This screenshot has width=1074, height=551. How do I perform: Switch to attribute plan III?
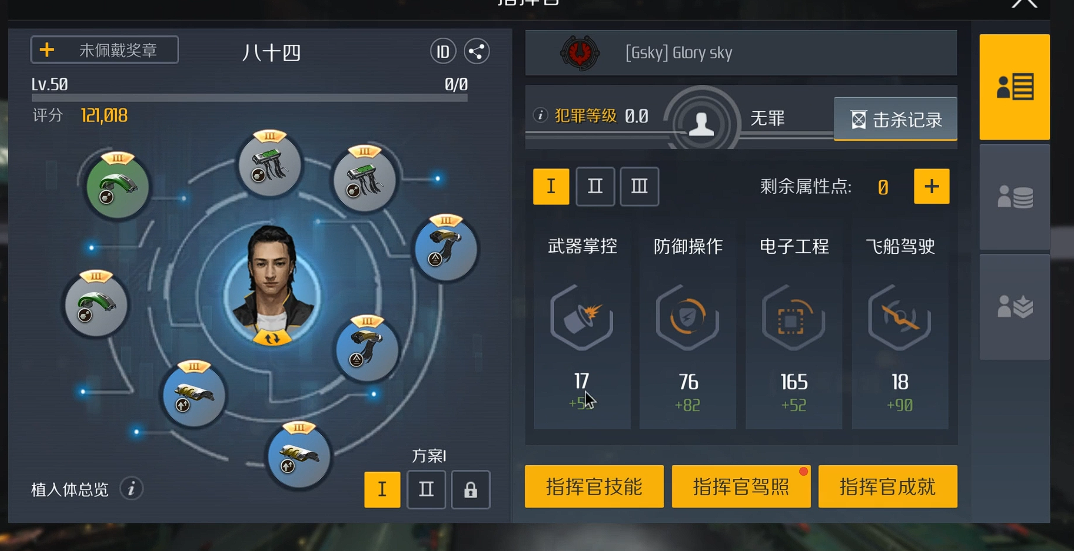click(639, 186)
